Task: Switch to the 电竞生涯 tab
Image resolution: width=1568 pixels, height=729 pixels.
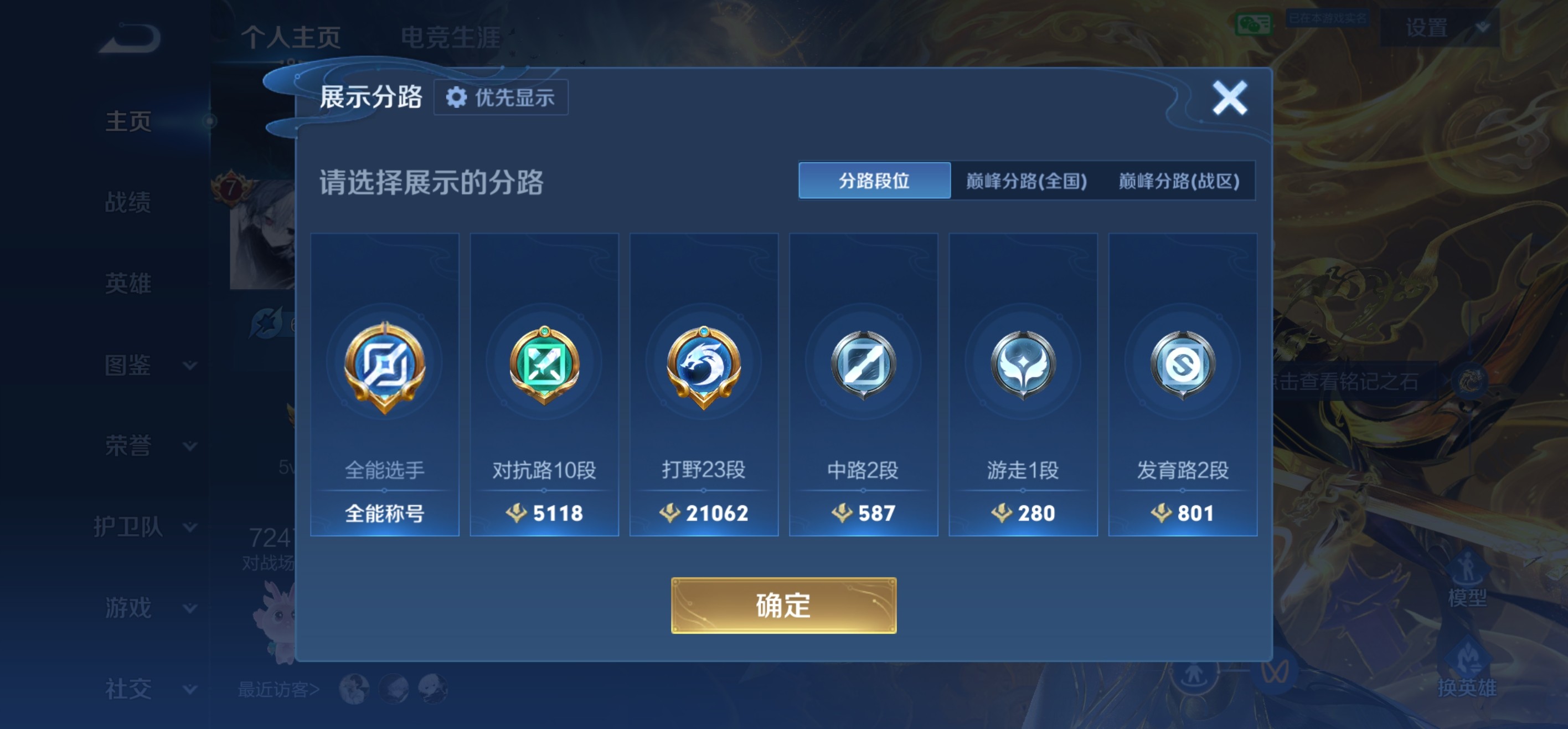Action: pyautogui.click(x=453, y=38)
